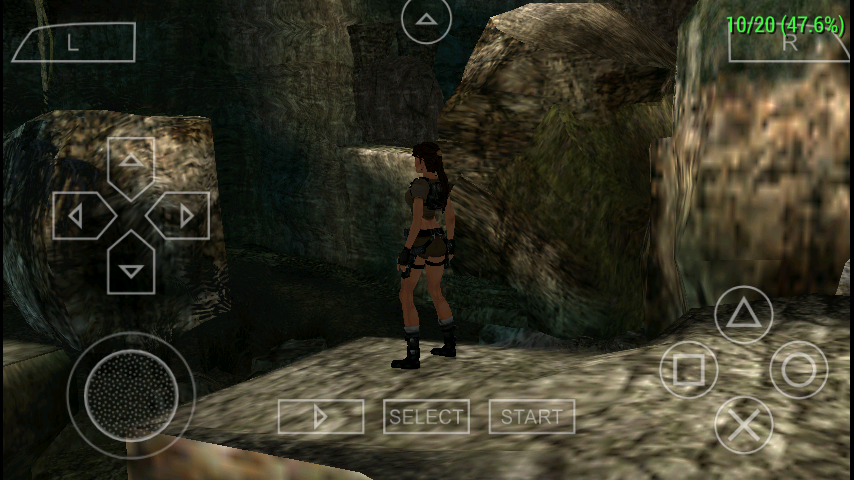This screenshot has width=854, height=480.
Task: Tap the D-pad right arrow
Action: click(x=181, y=215)
